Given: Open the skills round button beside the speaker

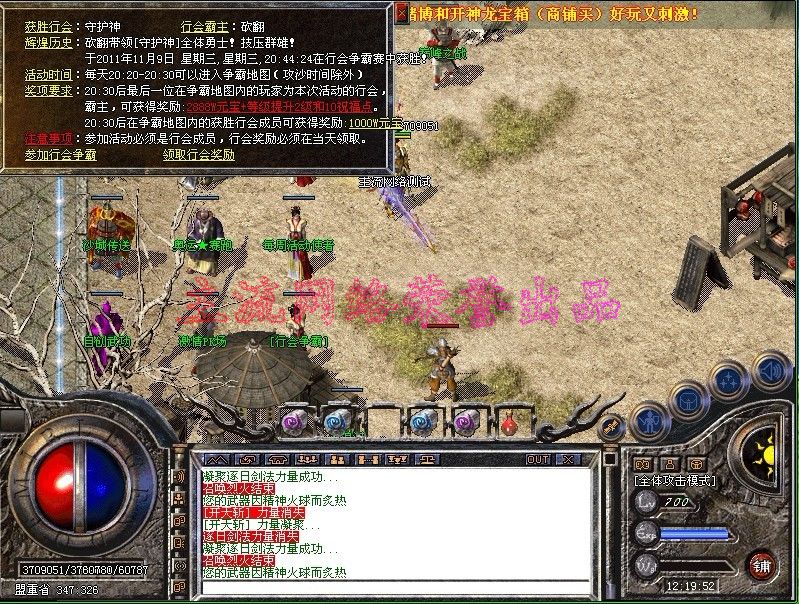Looking at the screenshot, I should pos(729,381).
